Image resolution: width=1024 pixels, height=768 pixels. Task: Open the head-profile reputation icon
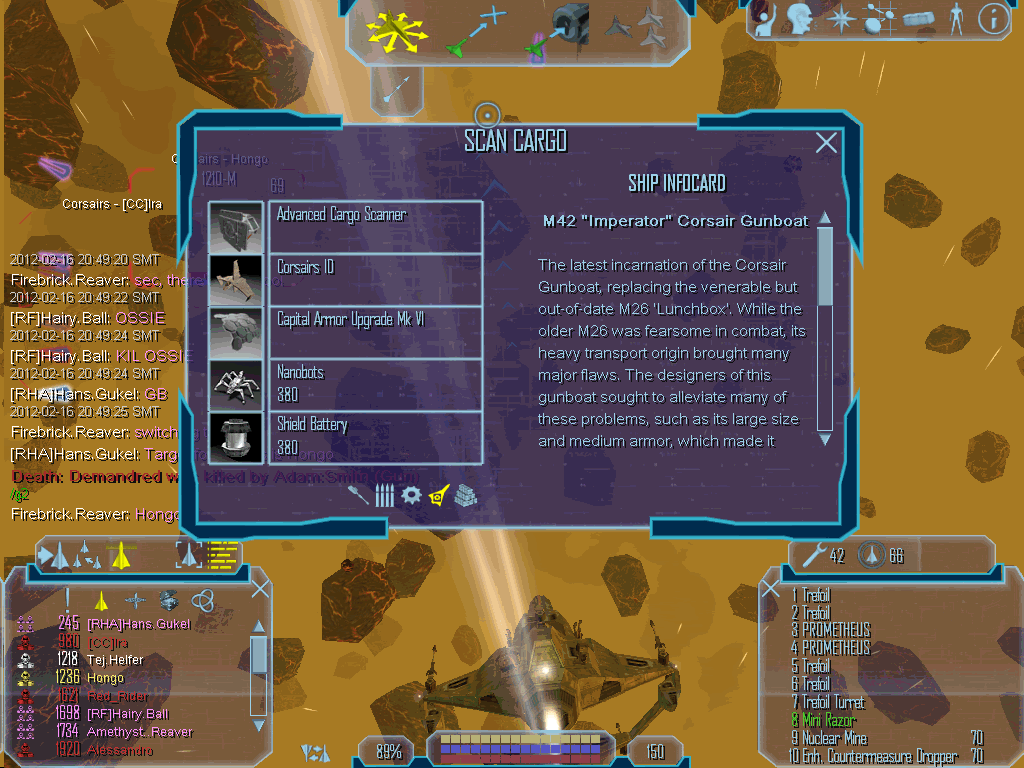[797, 18]
